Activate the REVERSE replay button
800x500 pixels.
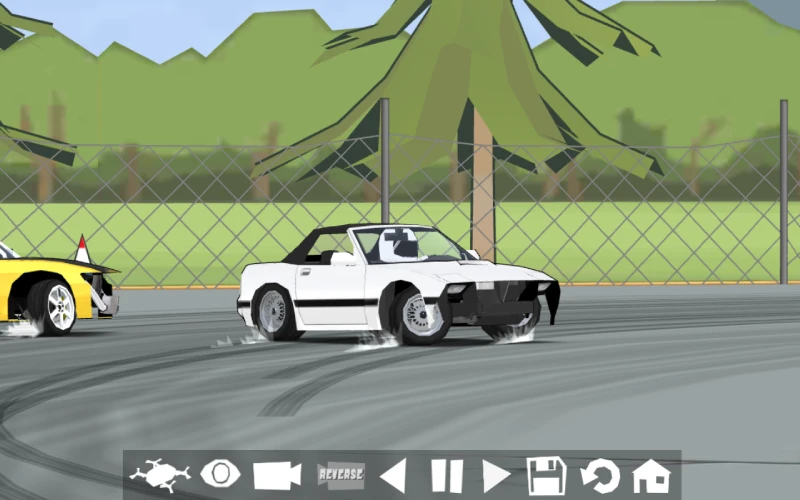click(x=340, y=475)
